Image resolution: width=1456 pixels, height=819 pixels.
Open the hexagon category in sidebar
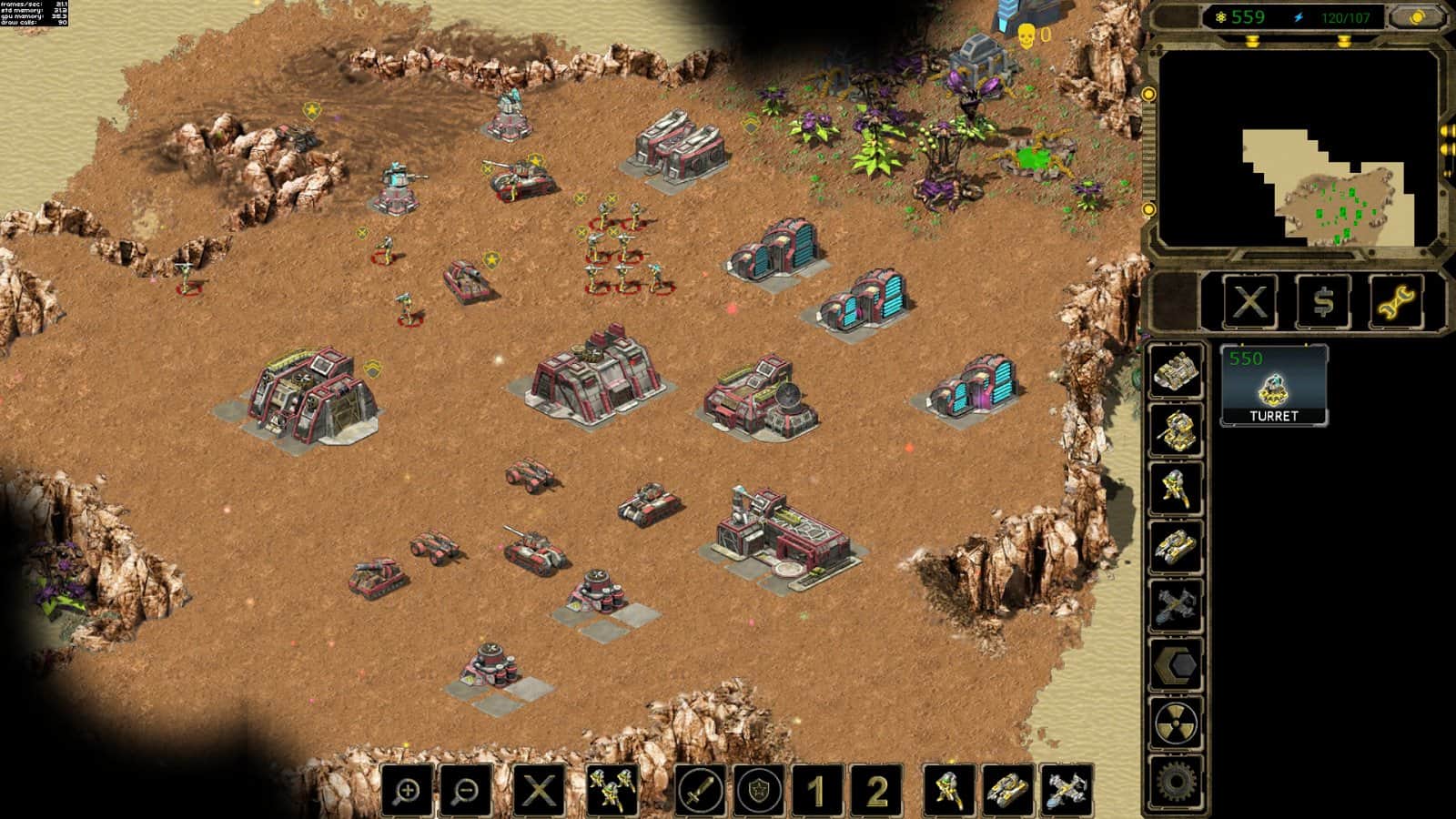coord(1175,665)
